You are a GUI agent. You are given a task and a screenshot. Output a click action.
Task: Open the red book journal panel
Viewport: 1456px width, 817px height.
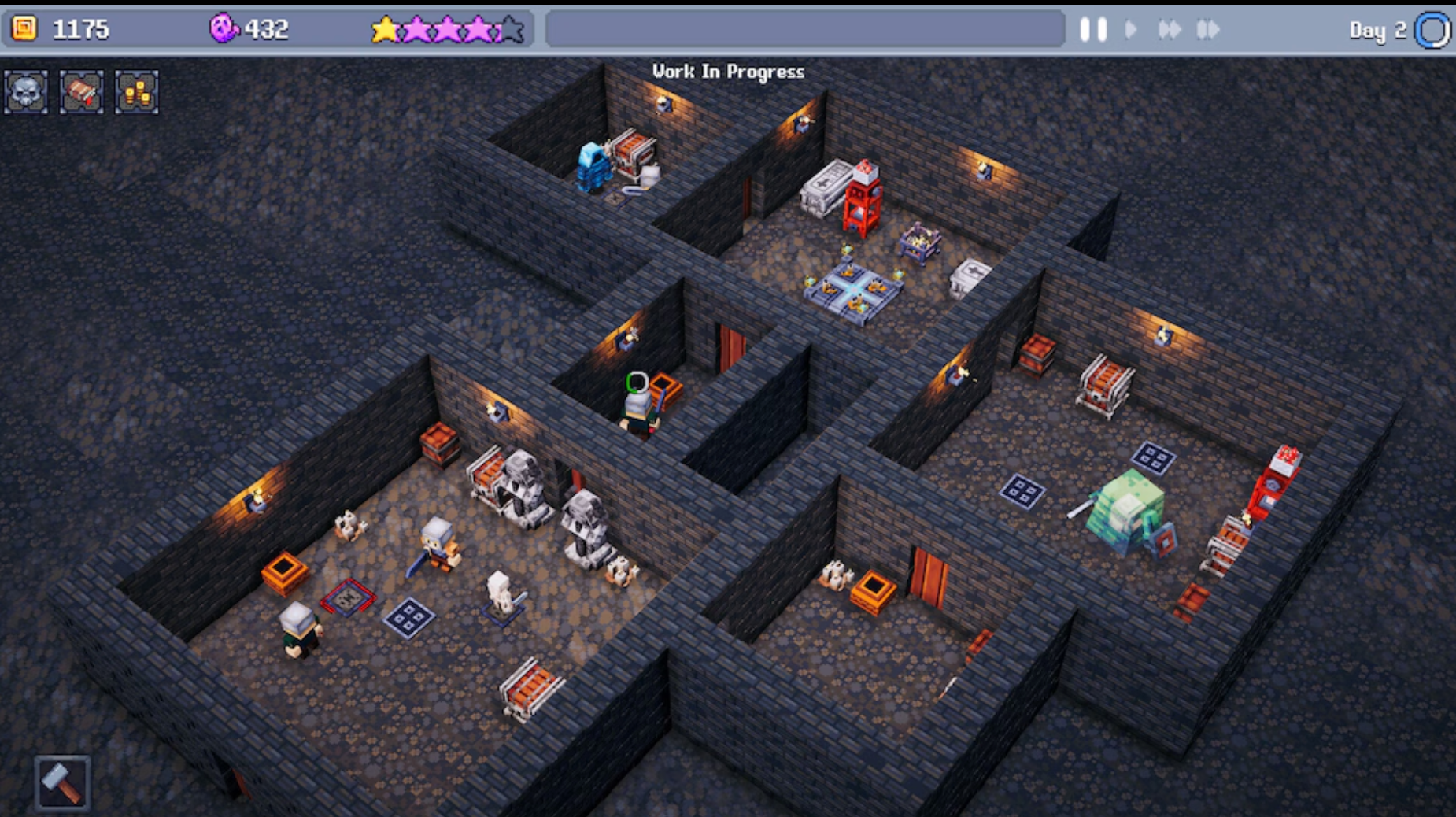pyautogui.click(x=81, y=94)
